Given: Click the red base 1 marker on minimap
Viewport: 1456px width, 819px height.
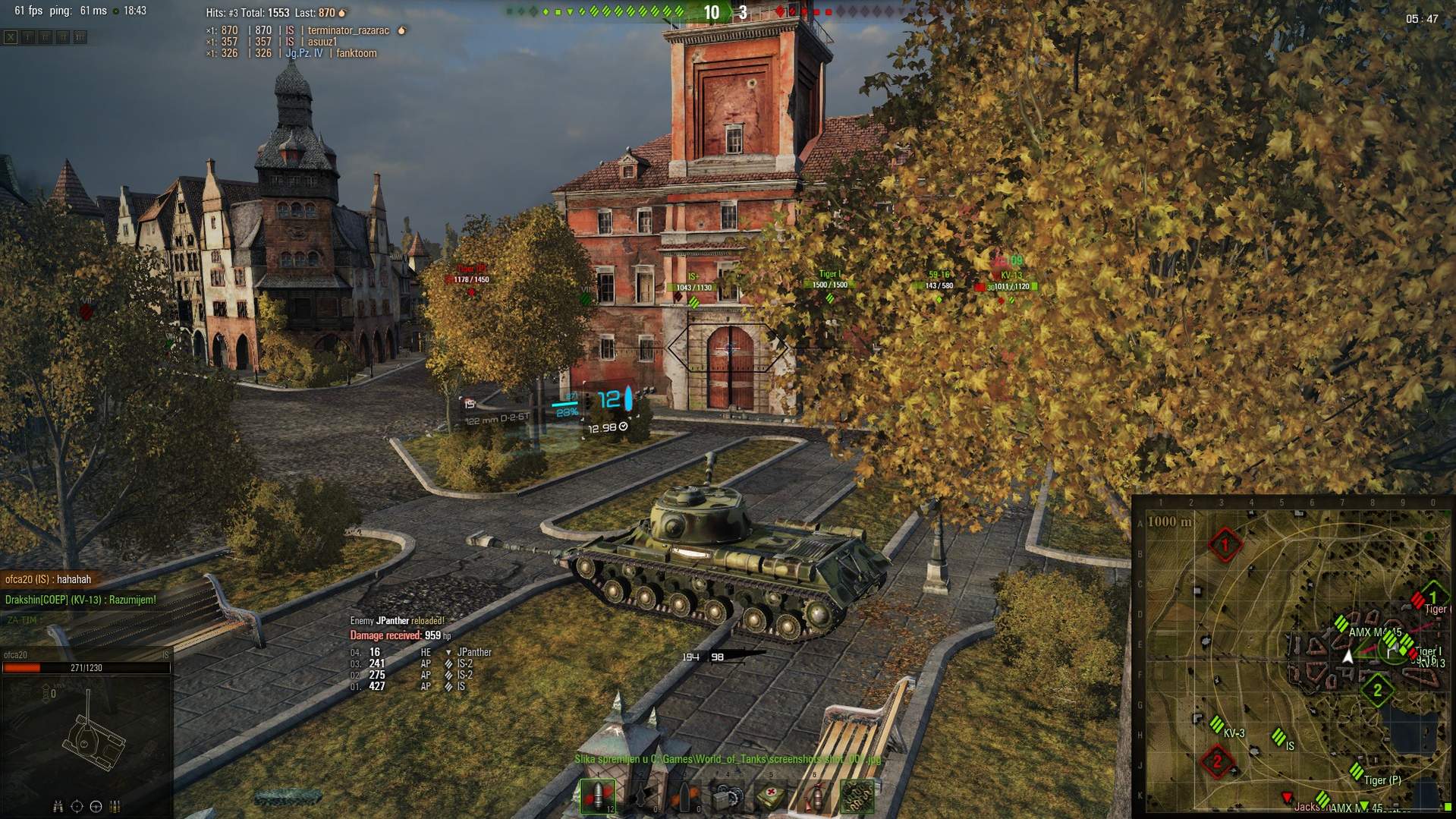Looking at the screenshot, I should click(x=1224, y=544).
